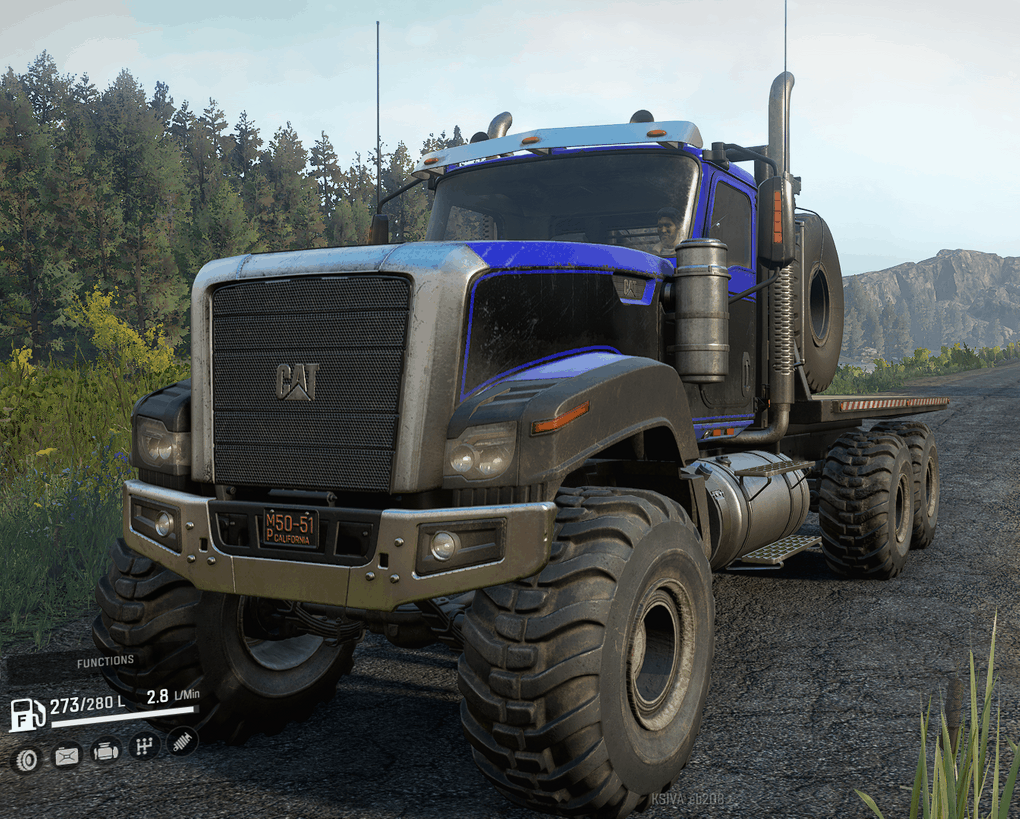Open the Functions menu label
The width and height of the screenshot is (1020, 819).
pyautogui.click(x=104, y=661)
